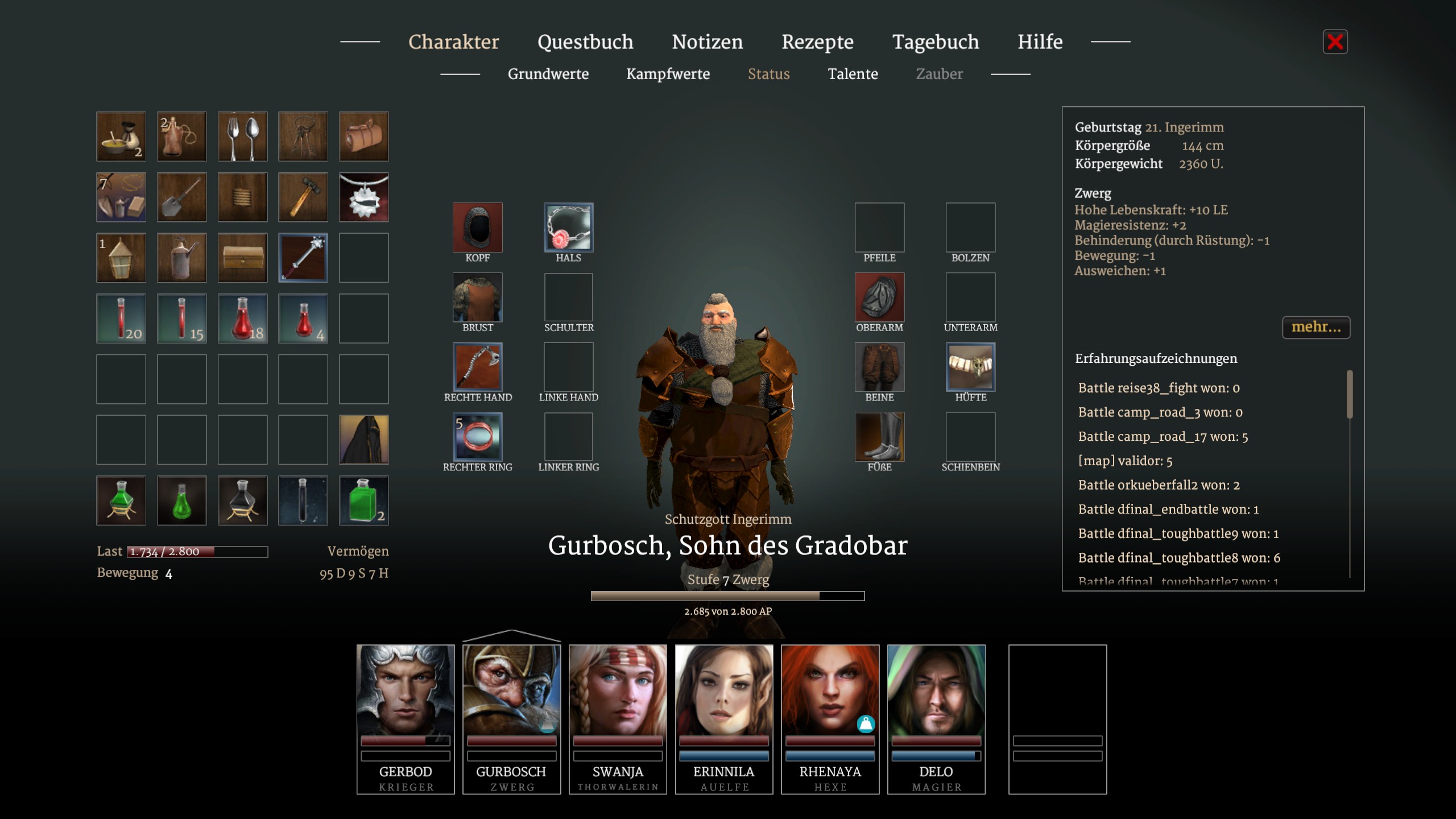Screen dimensions: 1456x819
Task: Choose Swanja the Thorwalerin portrait
Action: pyautogui.click(x=618, y=718)
